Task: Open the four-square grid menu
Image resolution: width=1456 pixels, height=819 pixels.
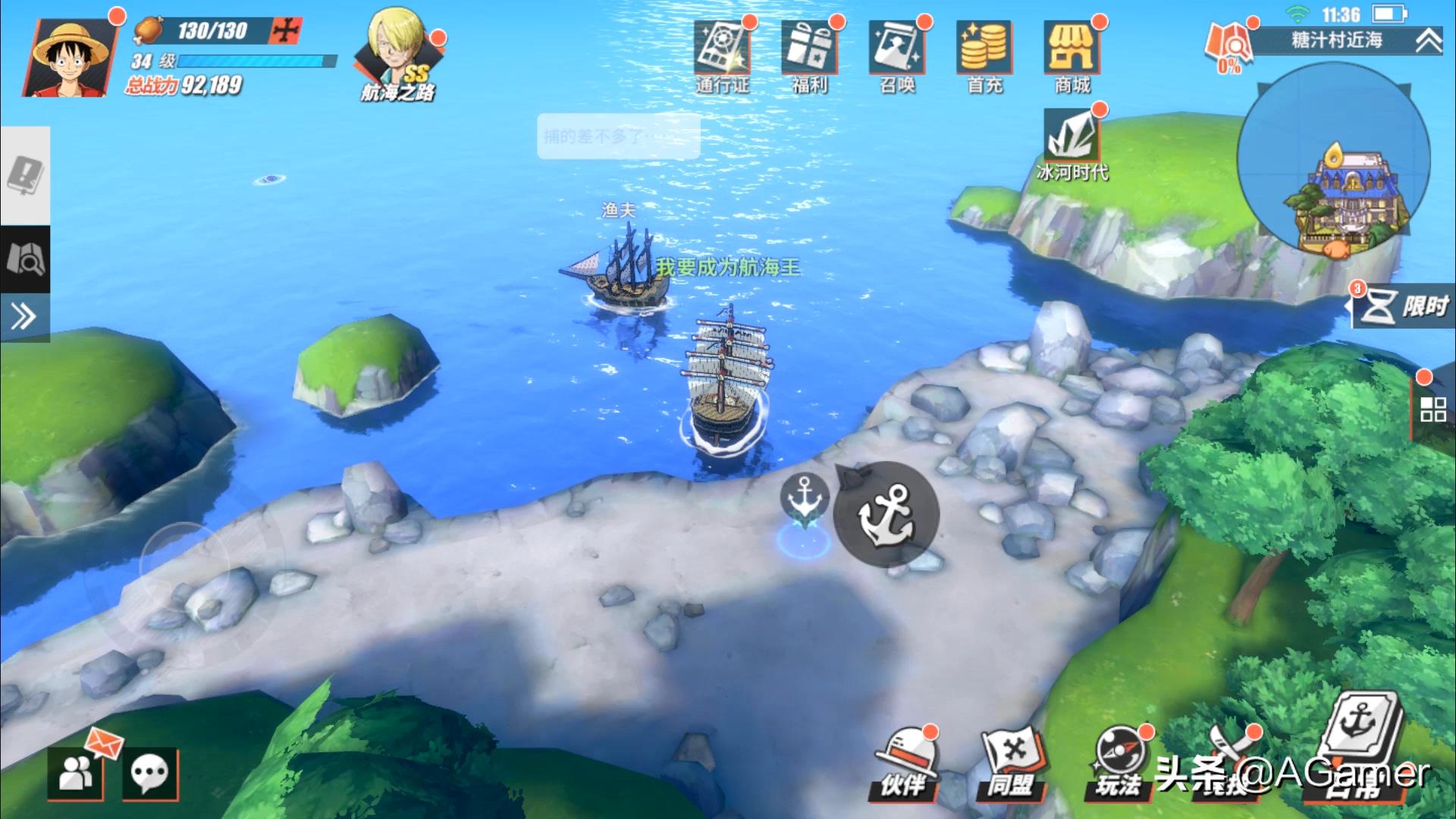Action: (1432, 409)
